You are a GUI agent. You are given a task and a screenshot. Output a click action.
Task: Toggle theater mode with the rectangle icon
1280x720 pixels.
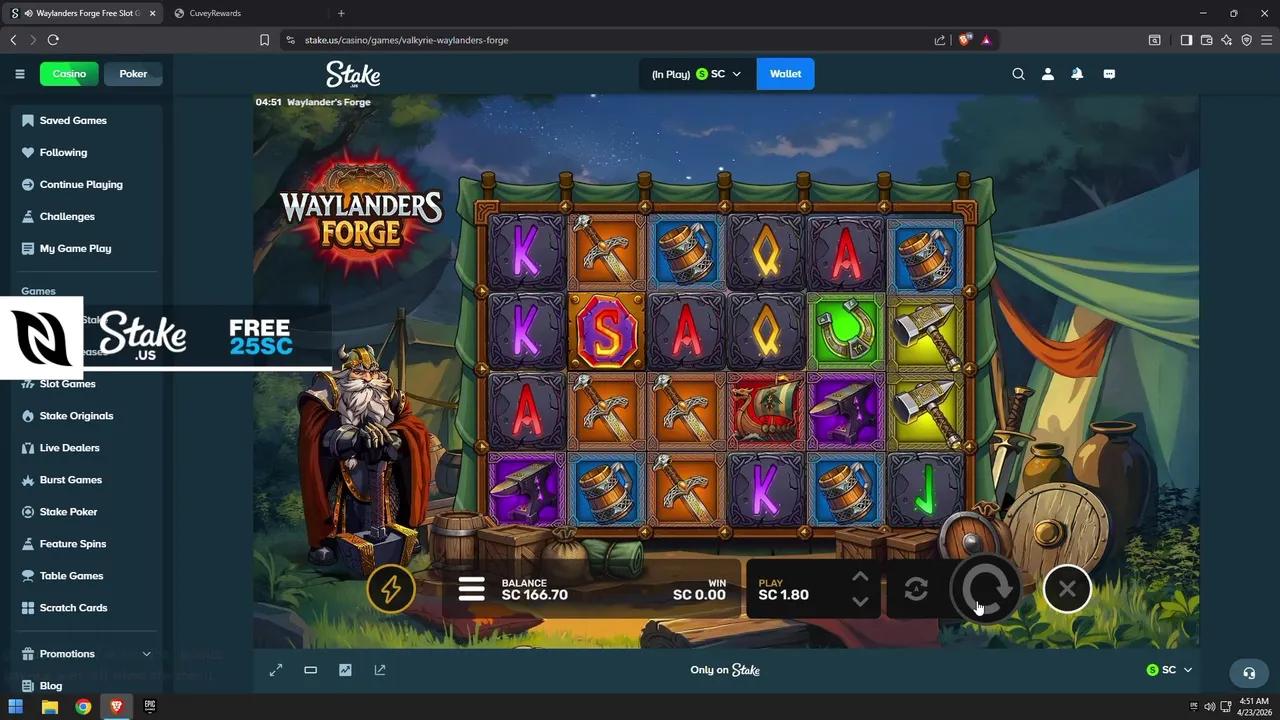pos(310,670)
